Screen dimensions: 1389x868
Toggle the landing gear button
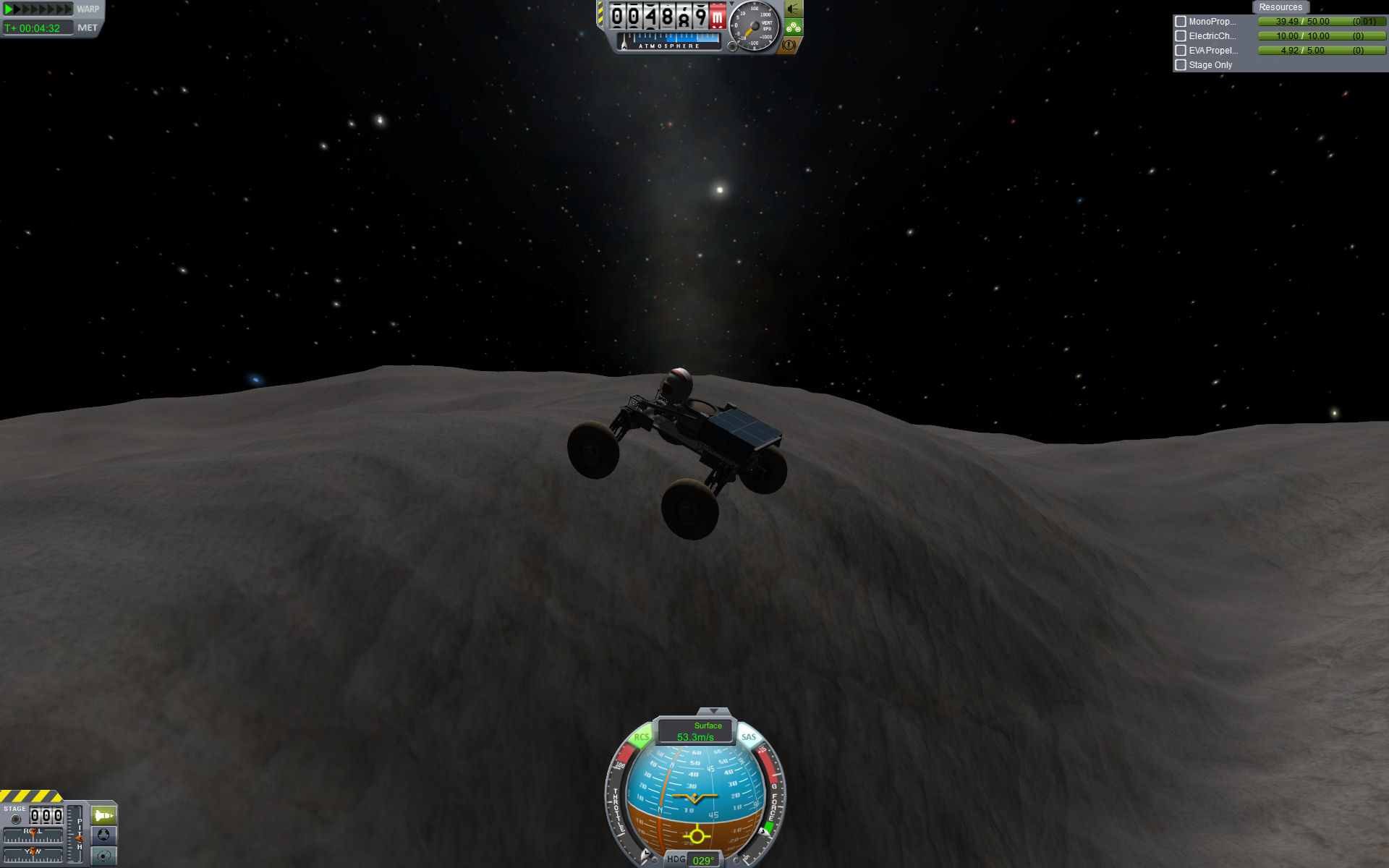[x=794, y=27]
